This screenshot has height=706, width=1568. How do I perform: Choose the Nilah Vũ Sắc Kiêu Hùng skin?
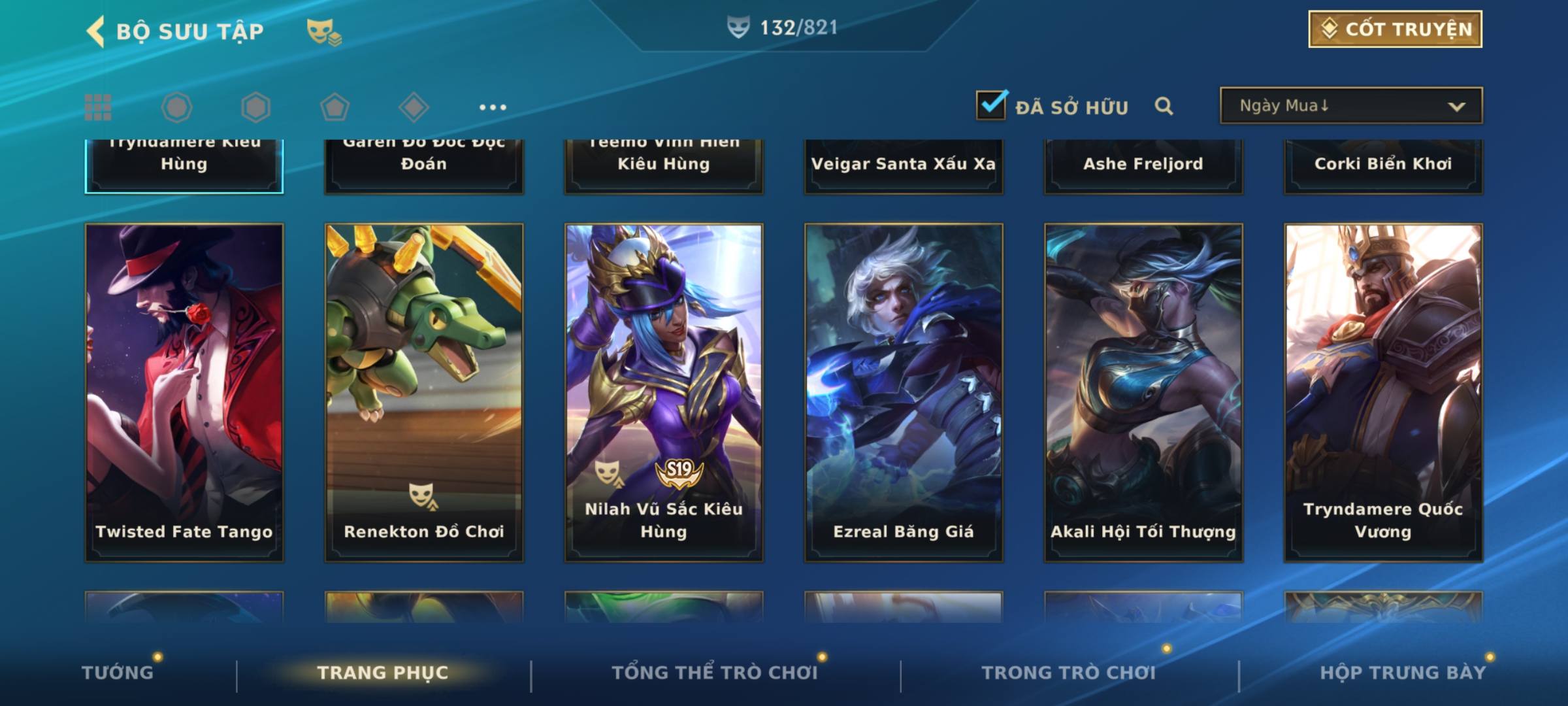pyautogui.click(x=664, y=392)
